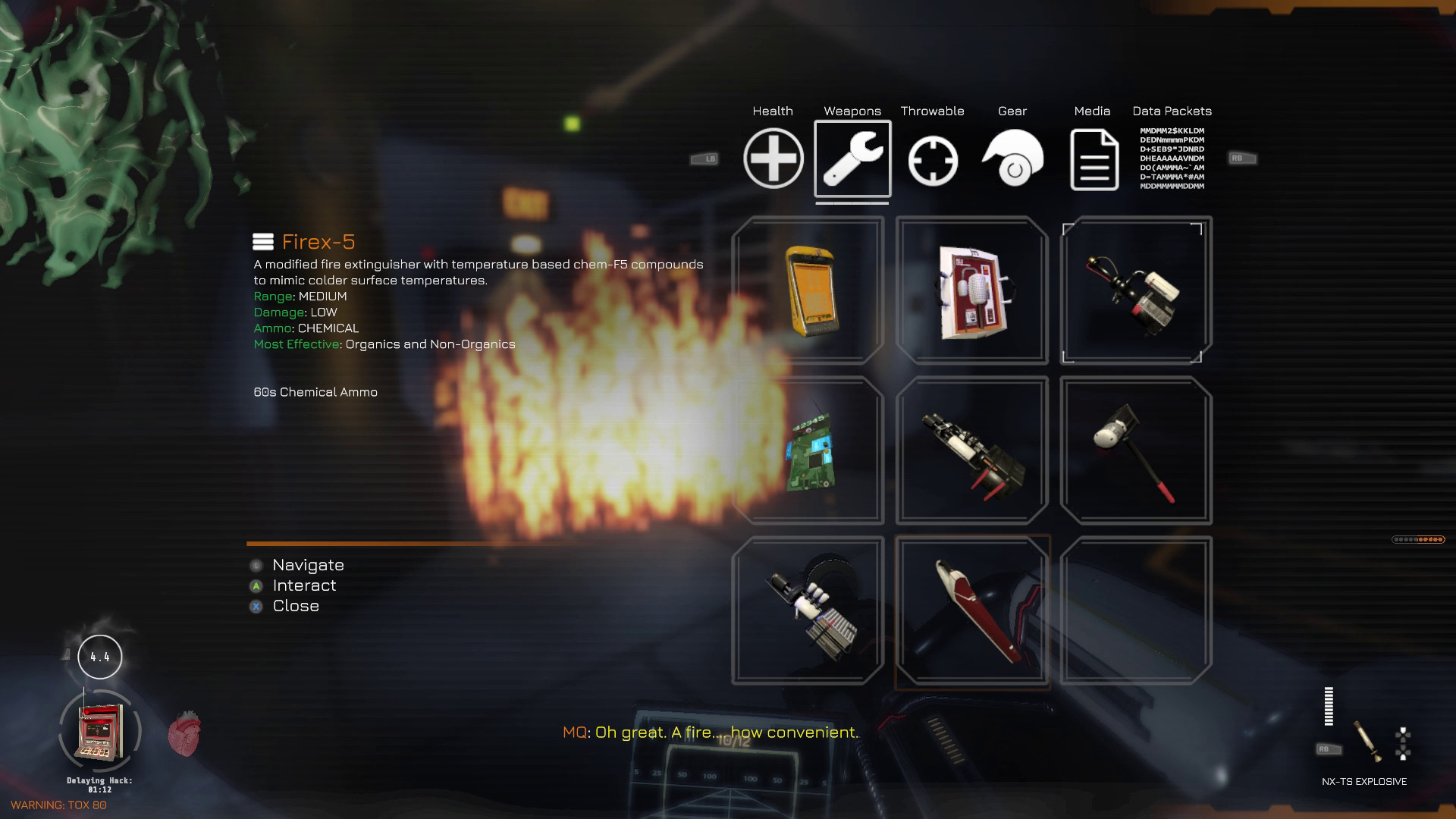Screen dimensions: 1456x819
Task: Open the Media document icon
Action: [x=1093, y=159]
